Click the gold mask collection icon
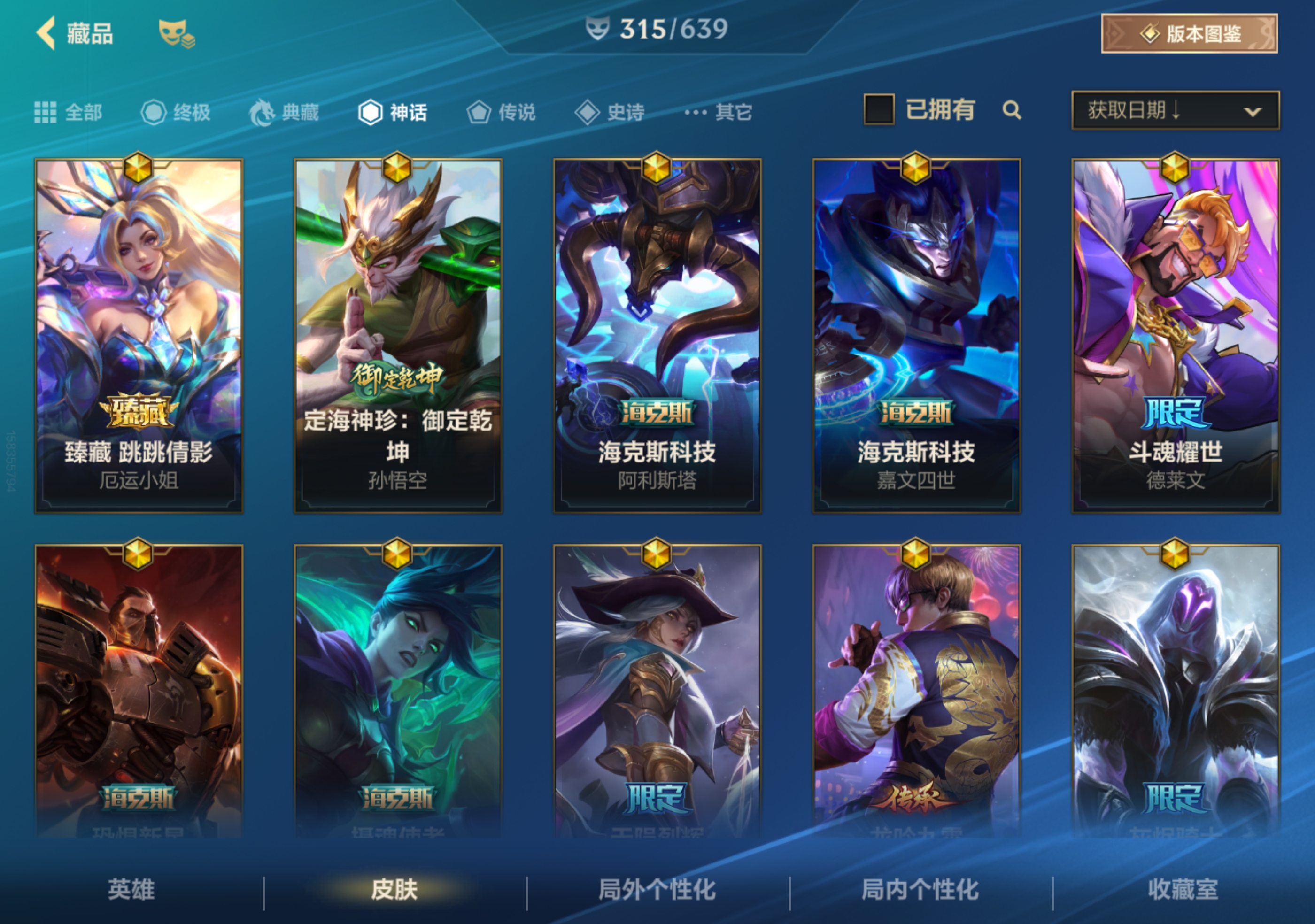This screenshot has width=1315, height=924. point(176,33)
